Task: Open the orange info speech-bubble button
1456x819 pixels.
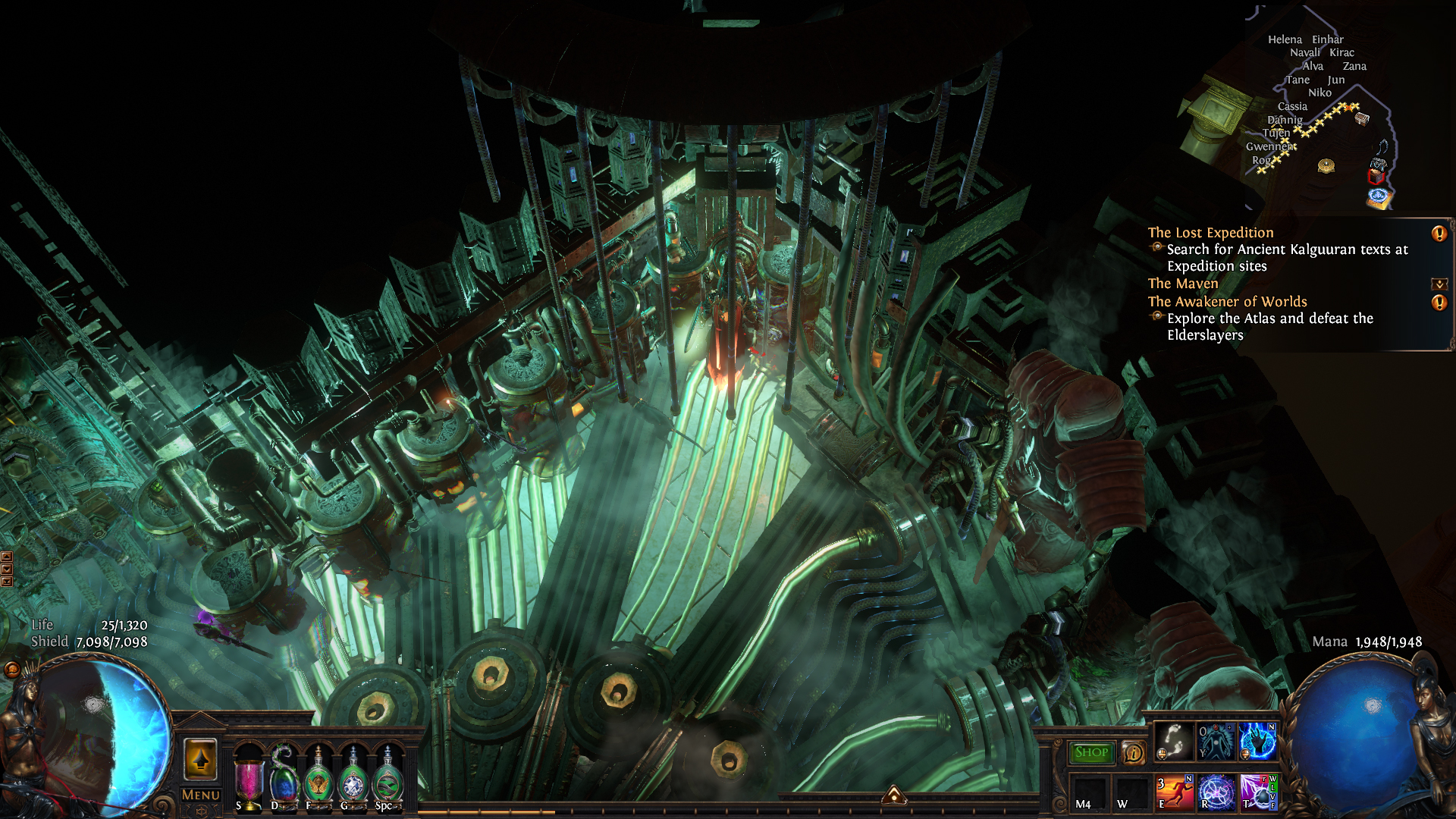Action: [x=1133, y=752]
